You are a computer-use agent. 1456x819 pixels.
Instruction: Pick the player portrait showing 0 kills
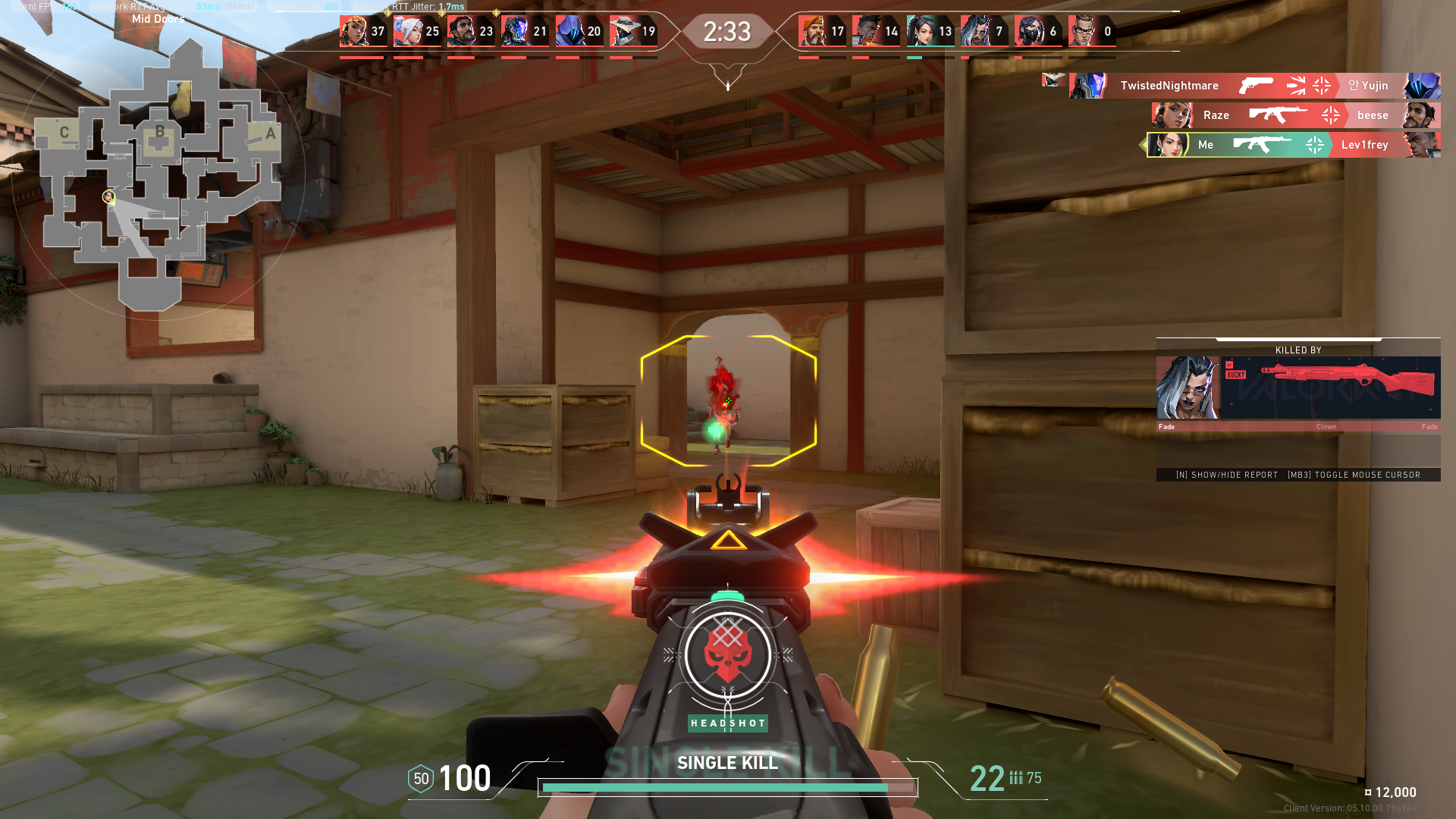point(1082,32)
